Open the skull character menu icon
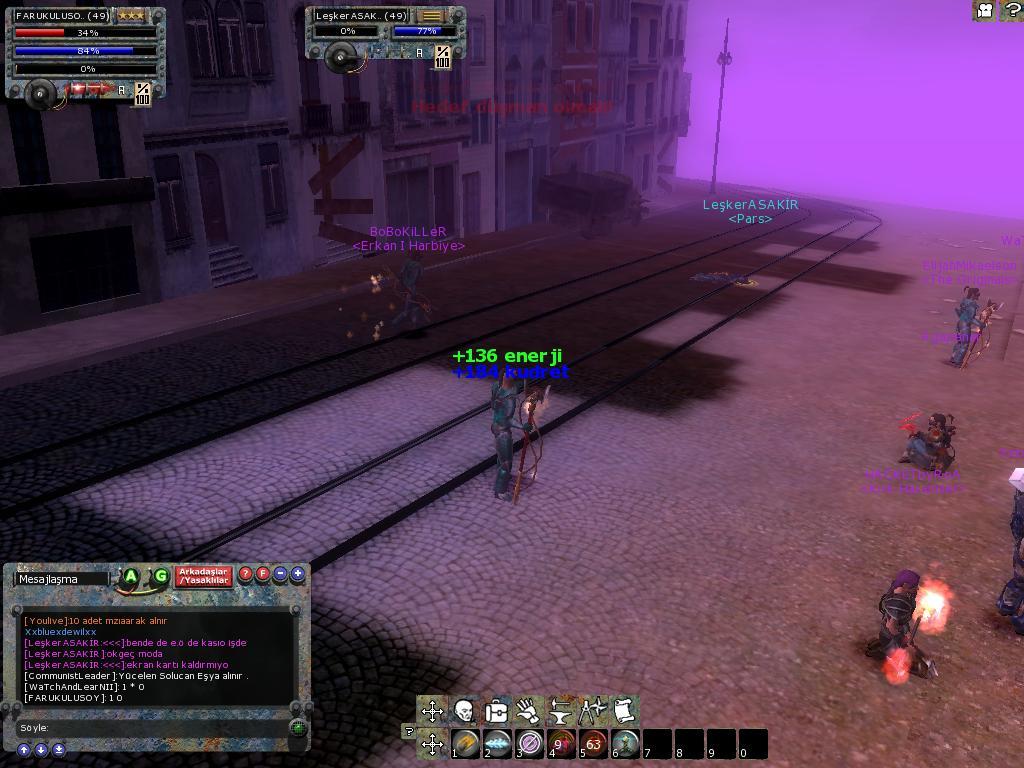1024x768 pixels. coord(464,712)
